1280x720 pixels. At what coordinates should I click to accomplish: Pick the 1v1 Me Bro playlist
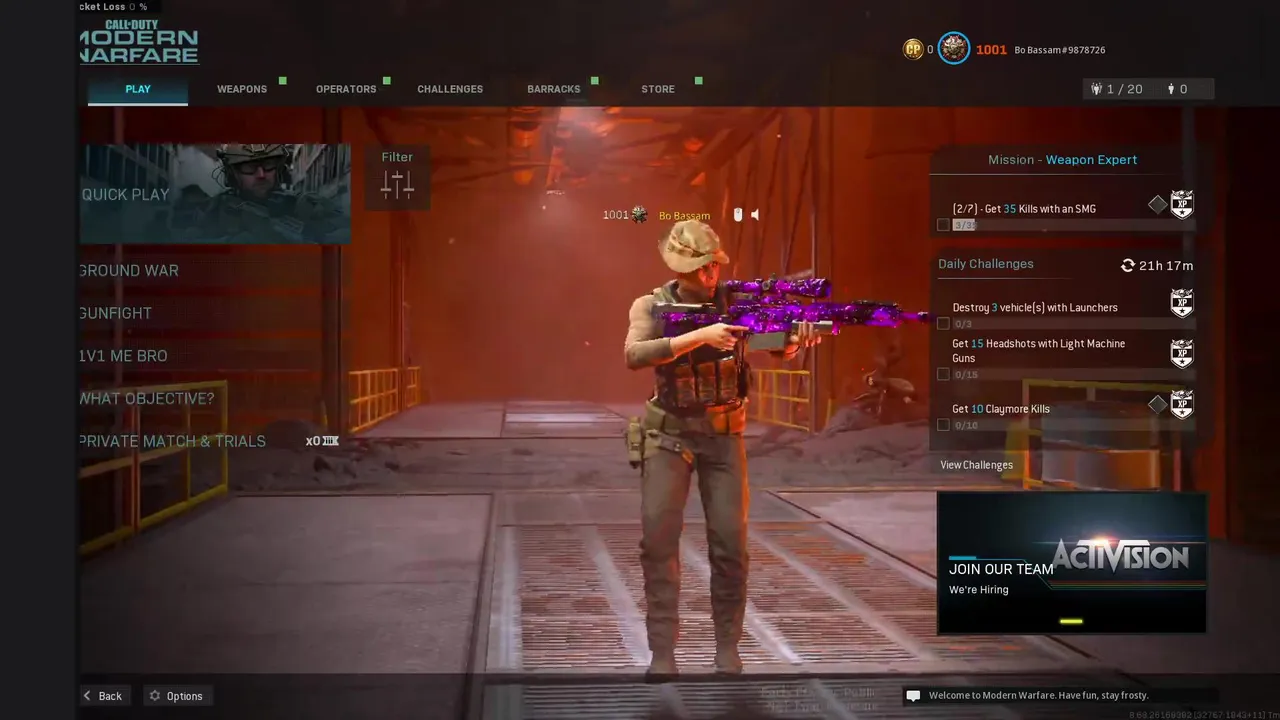click(x=124, y=356)
